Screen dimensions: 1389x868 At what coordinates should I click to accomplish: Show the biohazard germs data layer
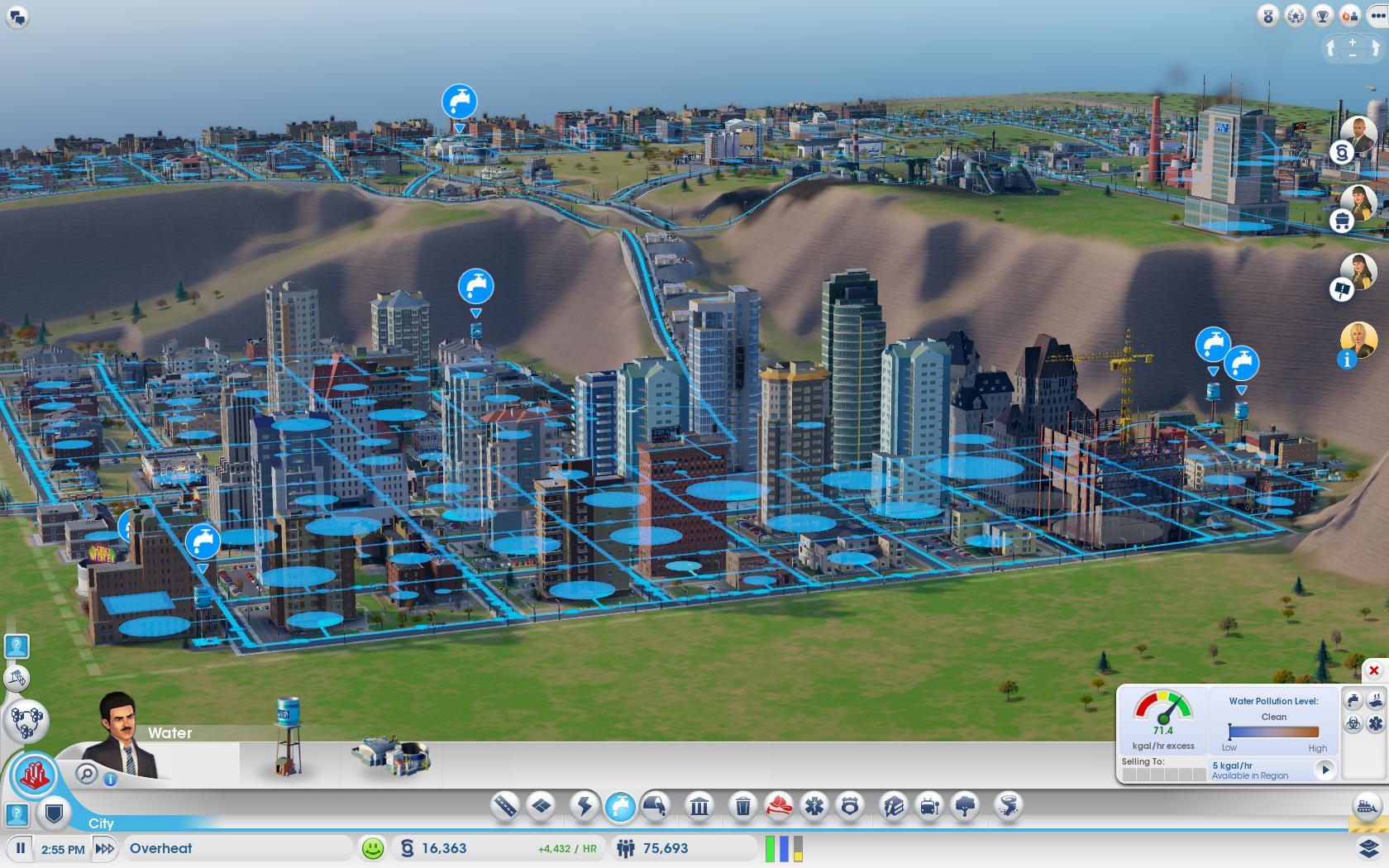click(x=1353, y=723)
